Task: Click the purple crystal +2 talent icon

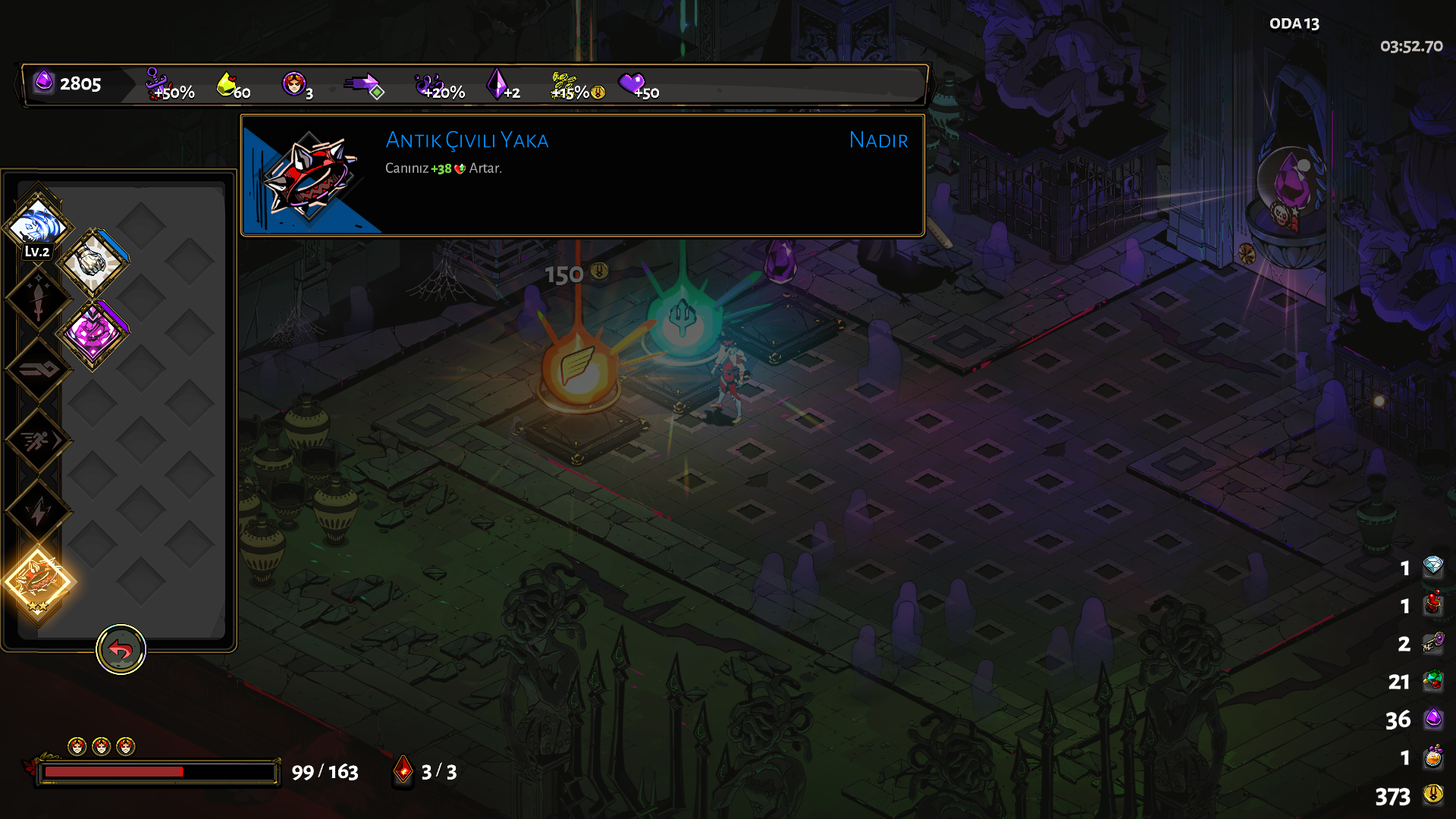Action: coord(497,83)
